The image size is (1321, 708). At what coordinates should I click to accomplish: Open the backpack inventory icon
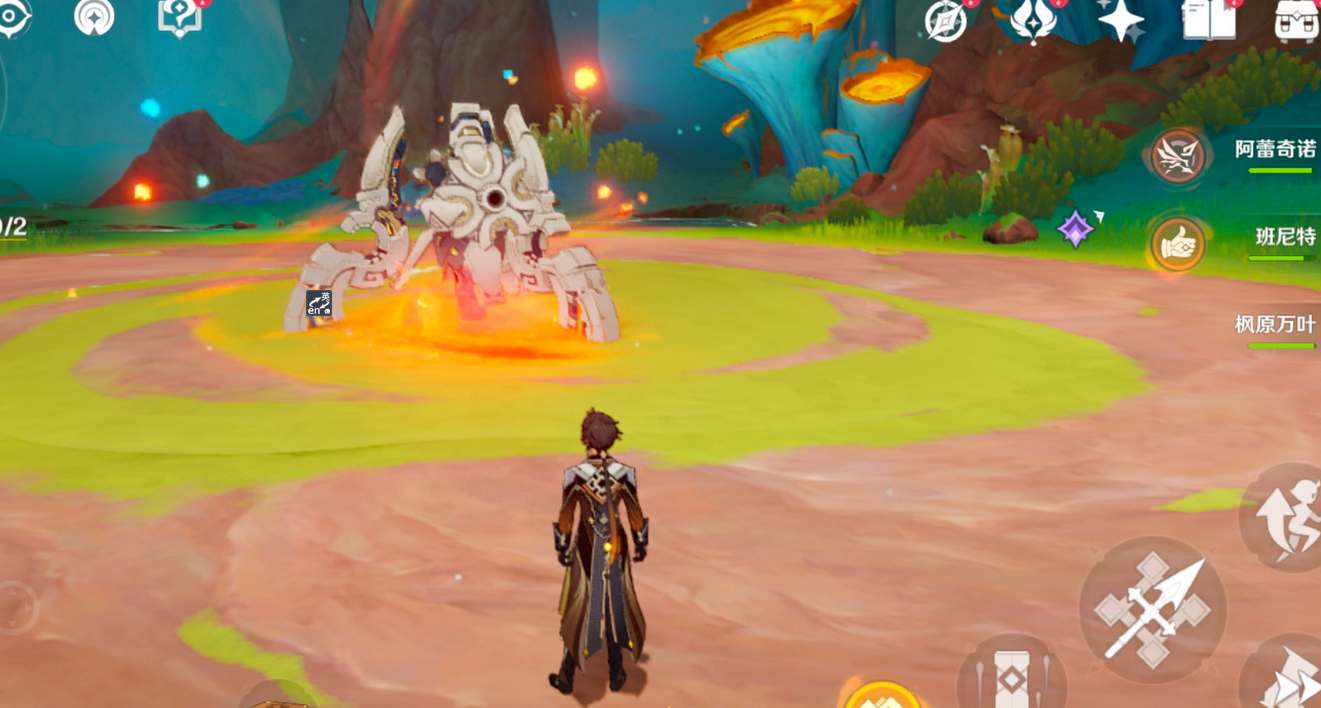coord(1297,19)
